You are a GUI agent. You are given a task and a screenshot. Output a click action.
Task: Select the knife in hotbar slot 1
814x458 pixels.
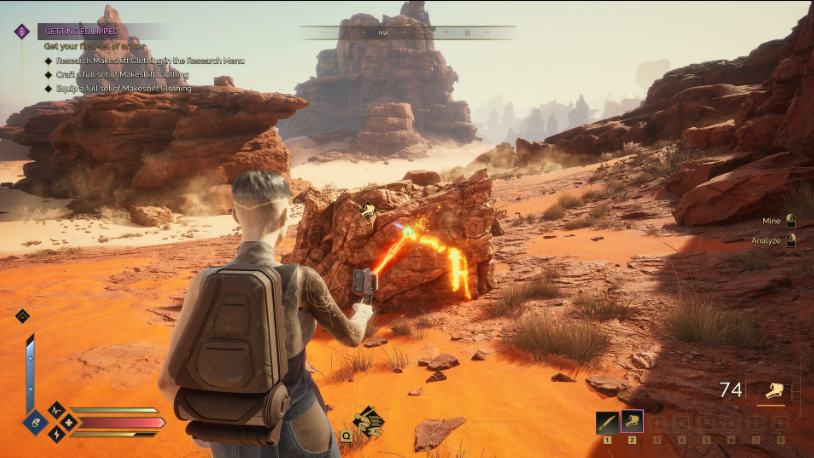pos(607,422)
